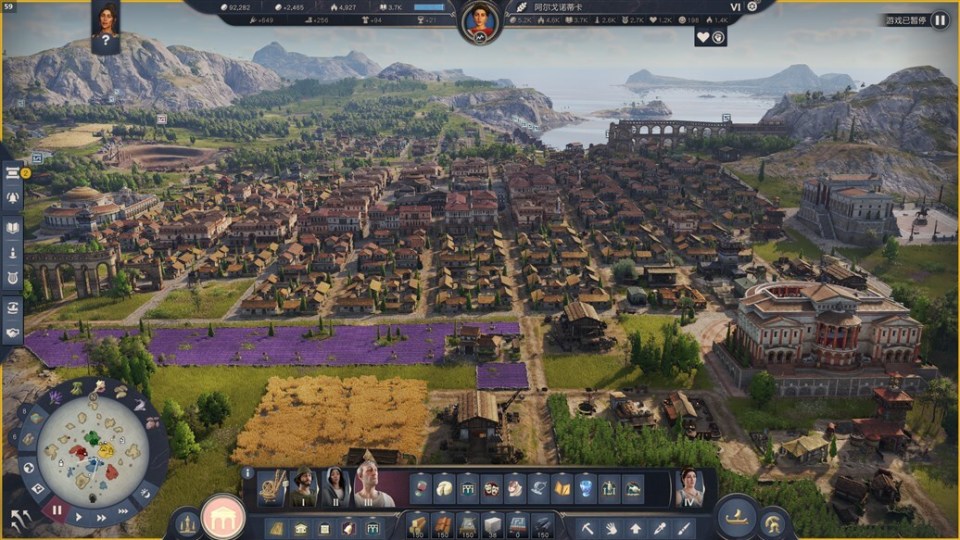Choose the theater masks building icon

490,488
